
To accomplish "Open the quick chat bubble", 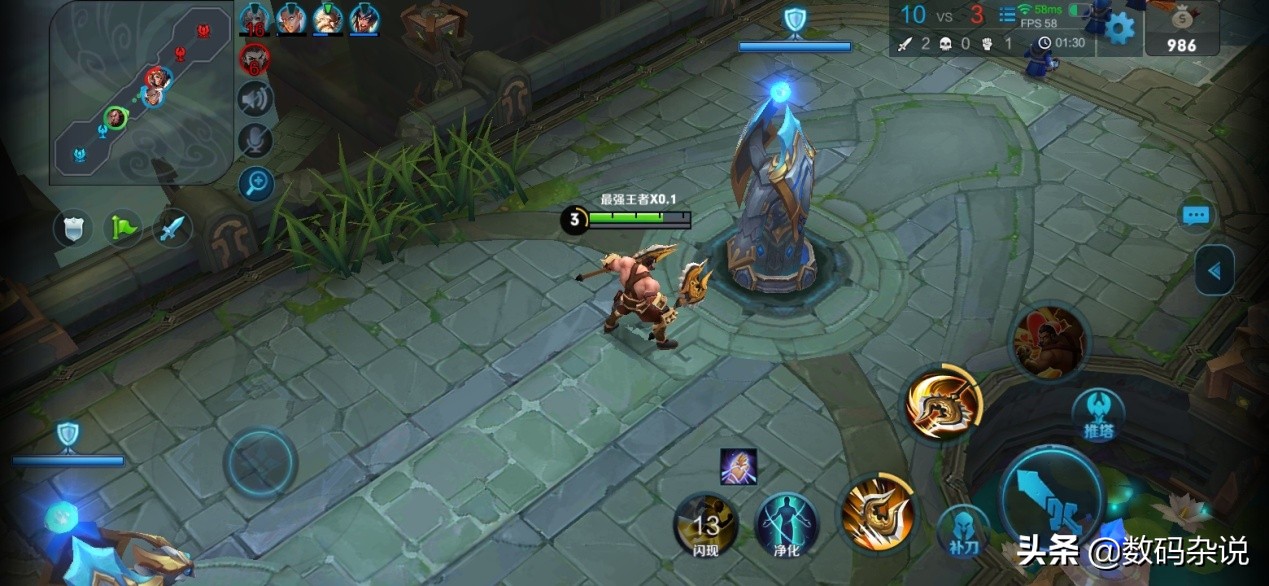I will tap(1196, 215).
